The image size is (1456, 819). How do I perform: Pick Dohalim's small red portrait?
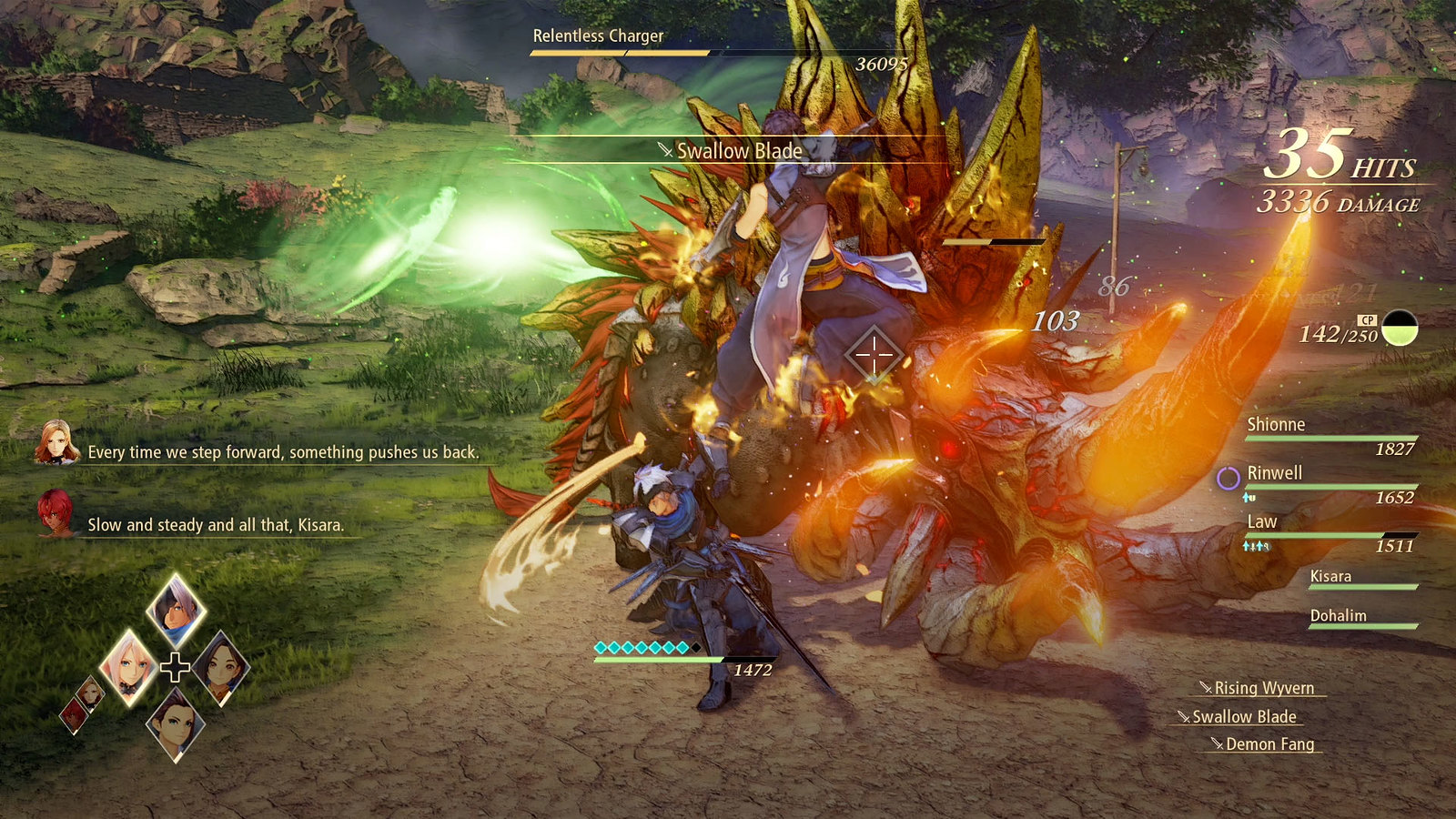point(74,714)
